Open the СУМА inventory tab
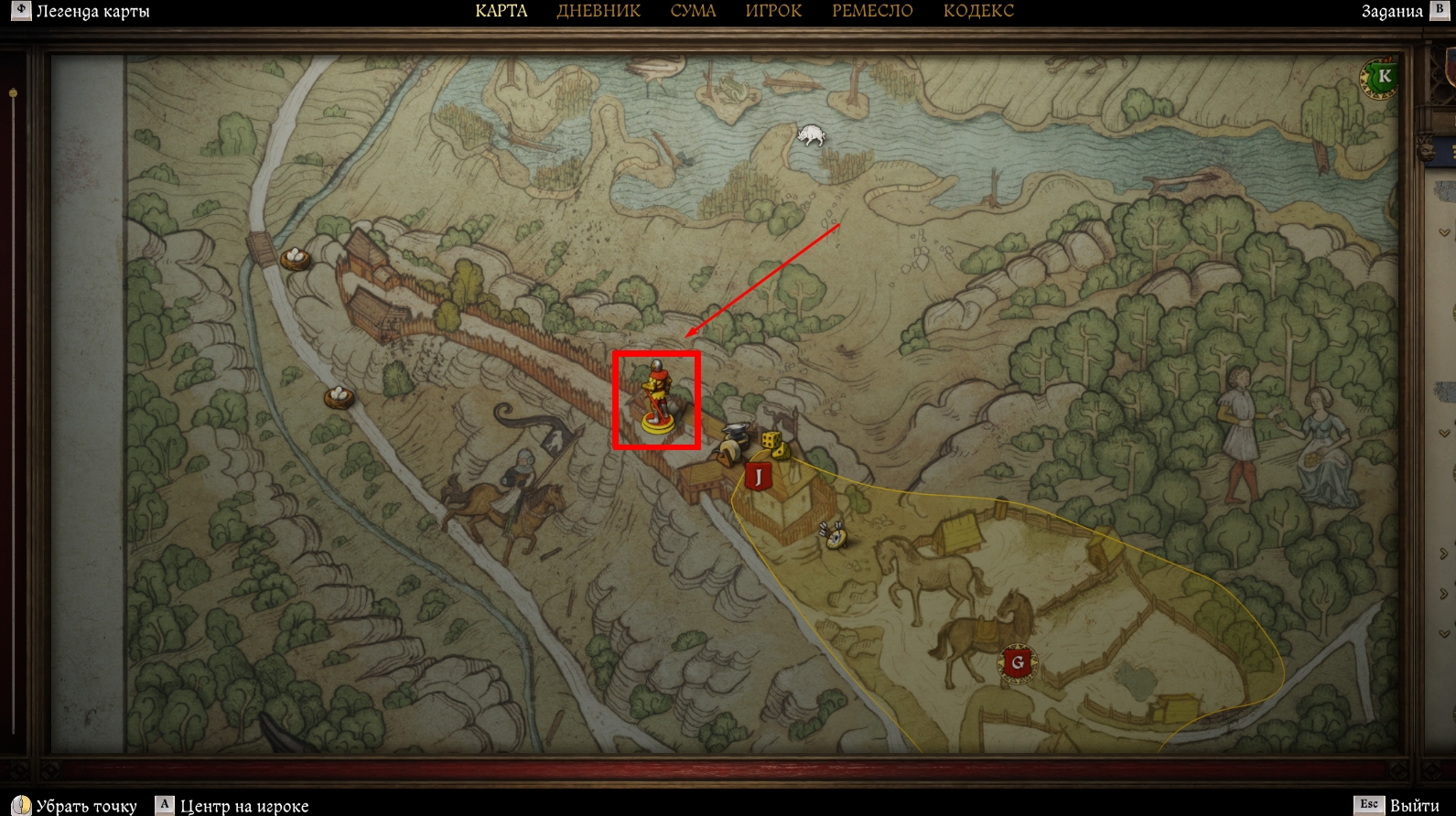The width and height of the screenshot is (1456, 816). coord(693,11)
